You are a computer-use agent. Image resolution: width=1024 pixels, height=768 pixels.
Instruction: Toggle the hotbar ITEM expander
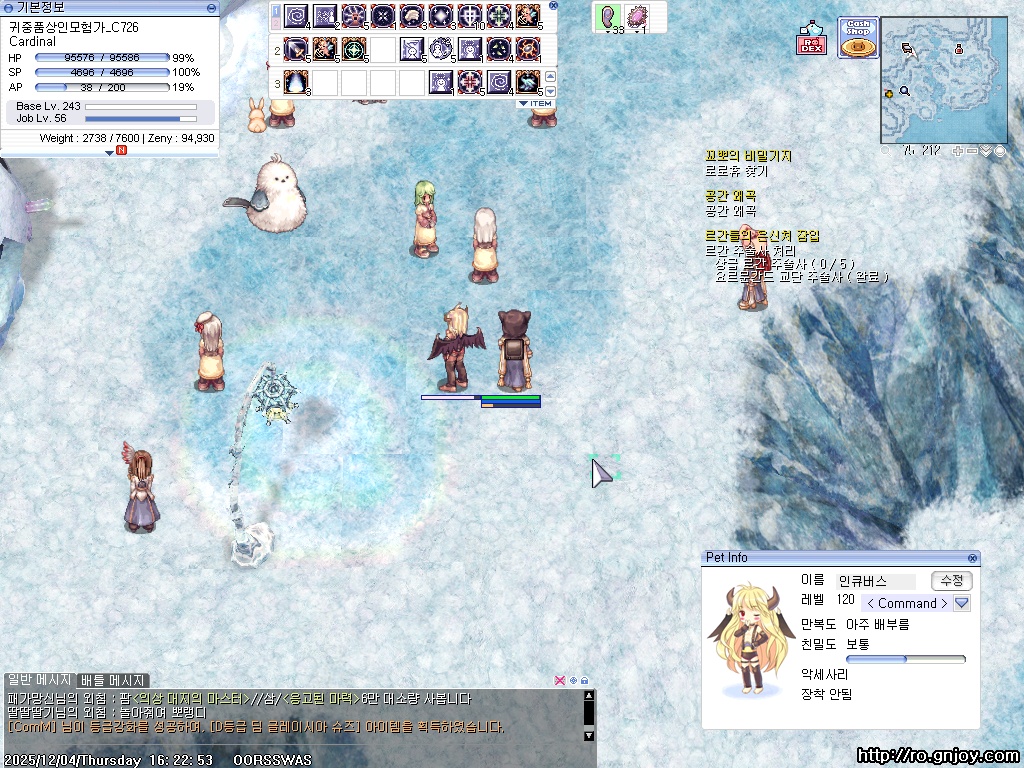[x=536, y=103]
